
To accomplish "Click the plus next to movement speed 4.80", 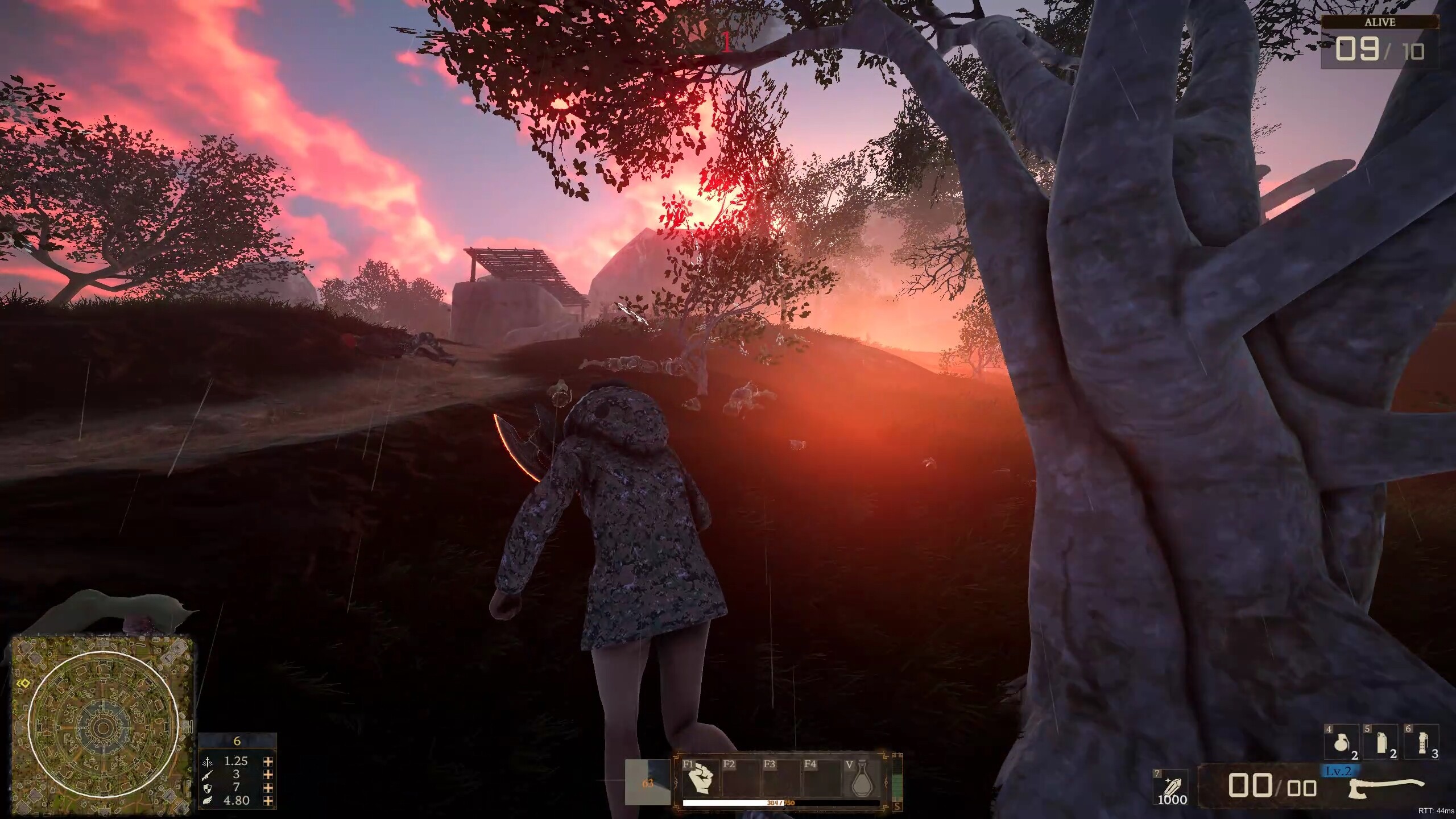I will (x=268, y=801).
